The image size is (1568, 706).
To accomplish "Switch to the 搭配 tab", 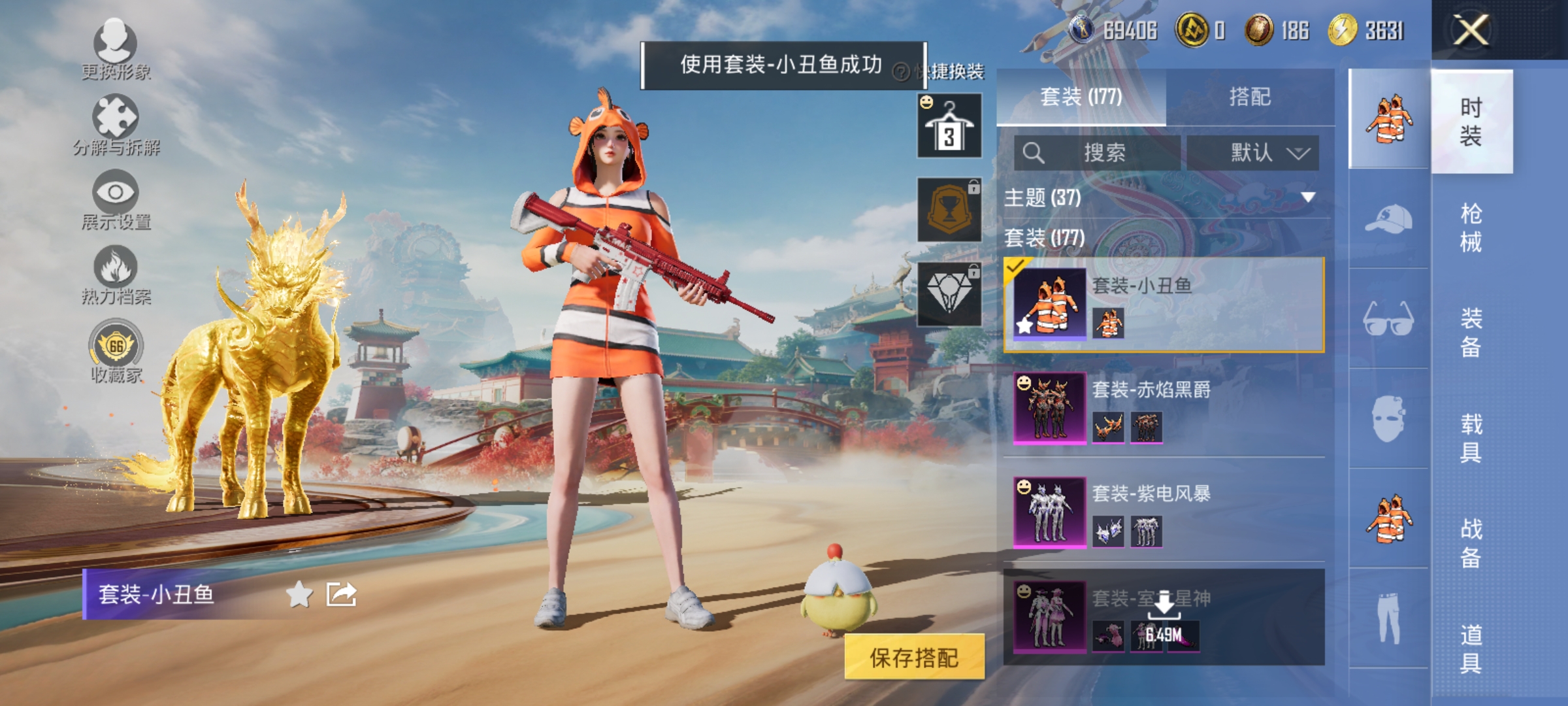I will [1248, 96].
